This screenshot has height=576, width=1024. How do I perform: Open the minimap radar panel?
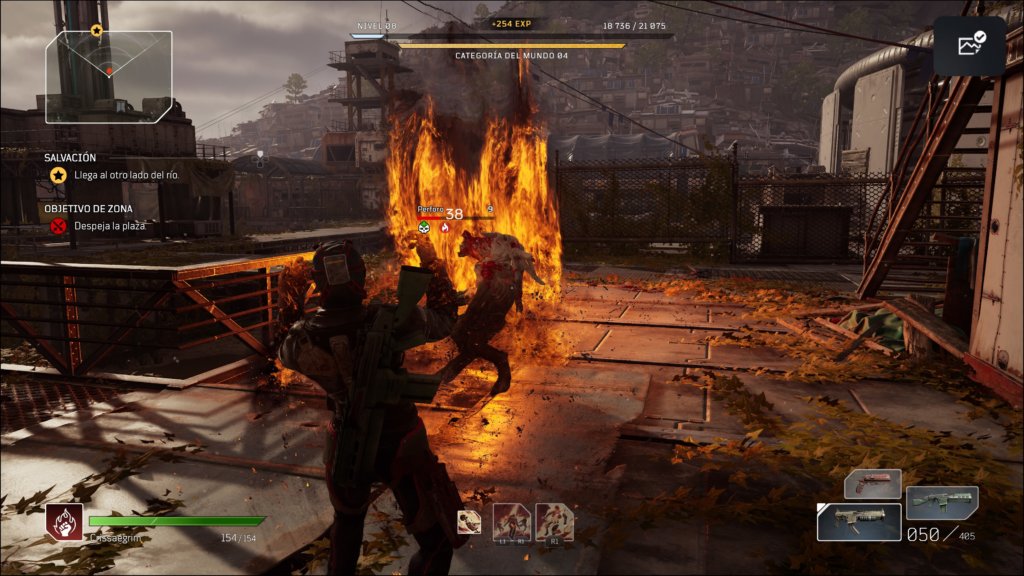(109, 76)
